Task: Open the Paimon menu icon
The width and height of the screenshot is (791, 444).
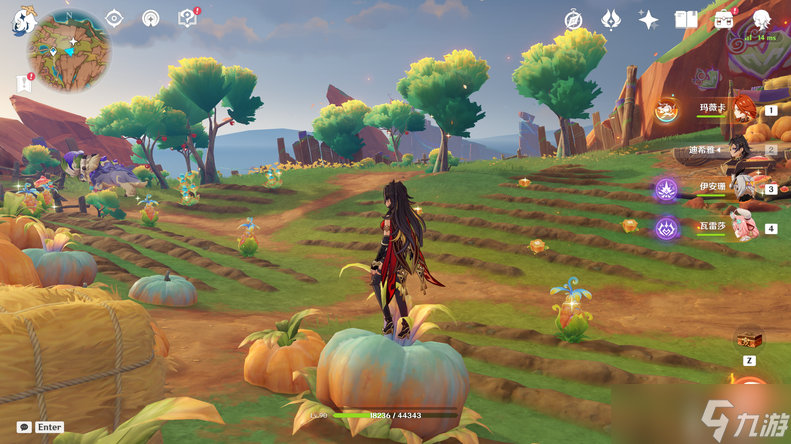Action: pos(24,22)
